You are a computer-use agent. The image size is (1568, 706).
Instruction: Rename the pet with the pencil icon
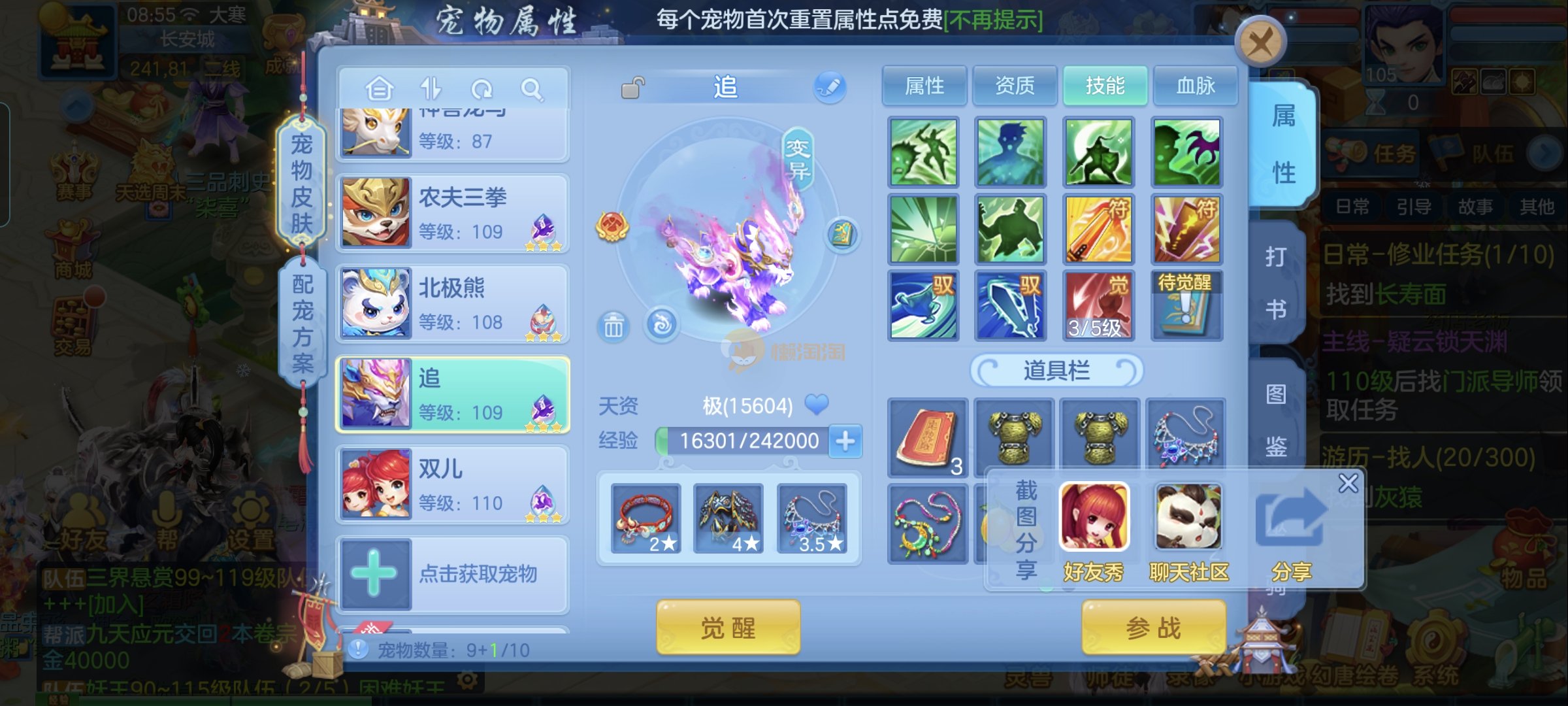pyautogui.click(x=830, y=87)
